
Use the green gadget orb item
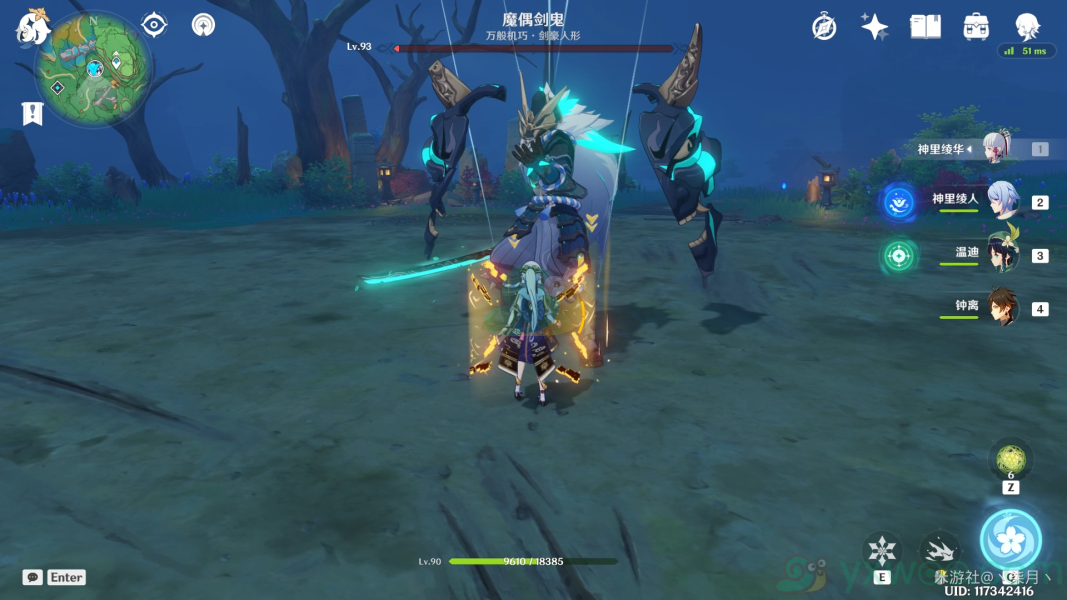pyautogui.click(x=1010, y=460)
